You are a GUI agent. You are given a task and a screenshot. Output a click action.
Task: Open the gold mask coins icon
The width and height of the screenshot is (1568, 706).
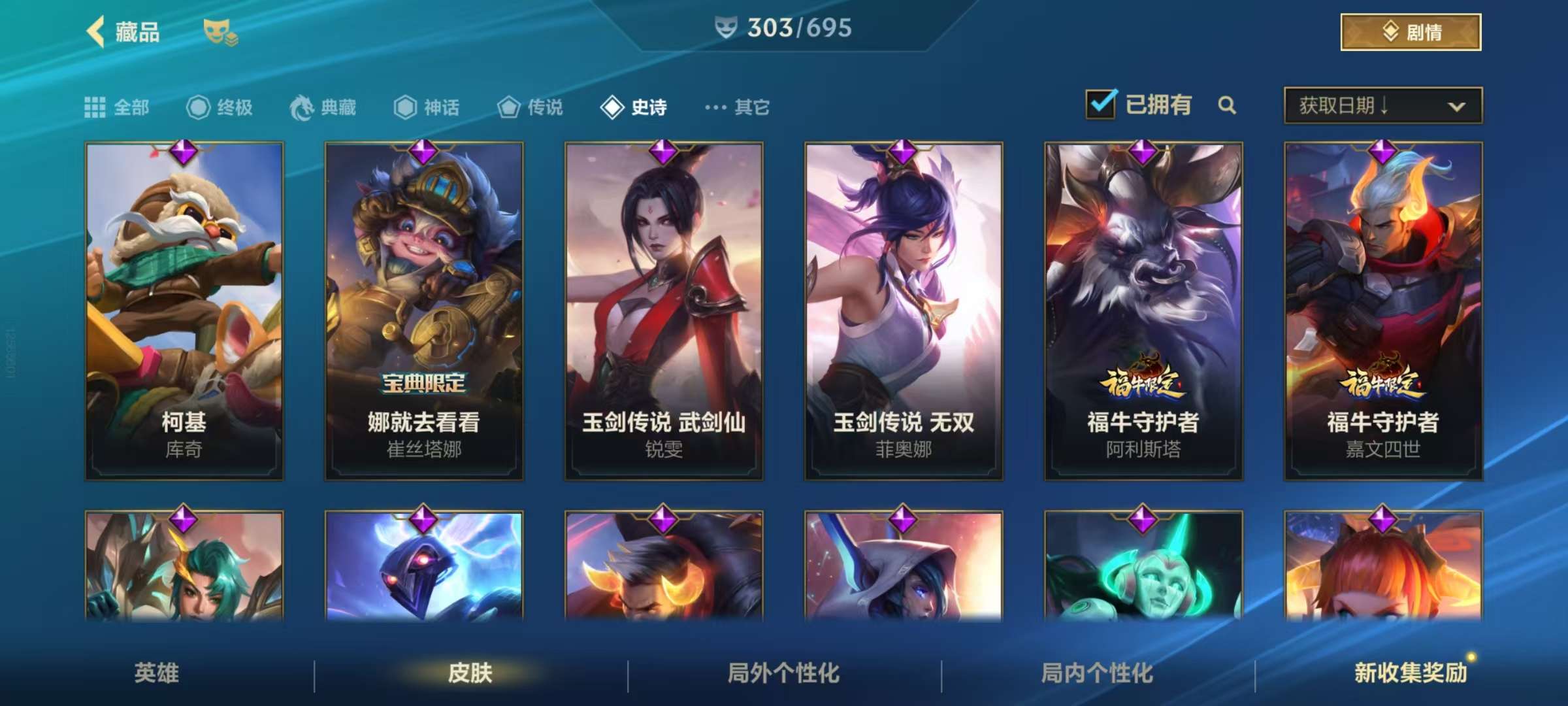click(x=220, y=33)
